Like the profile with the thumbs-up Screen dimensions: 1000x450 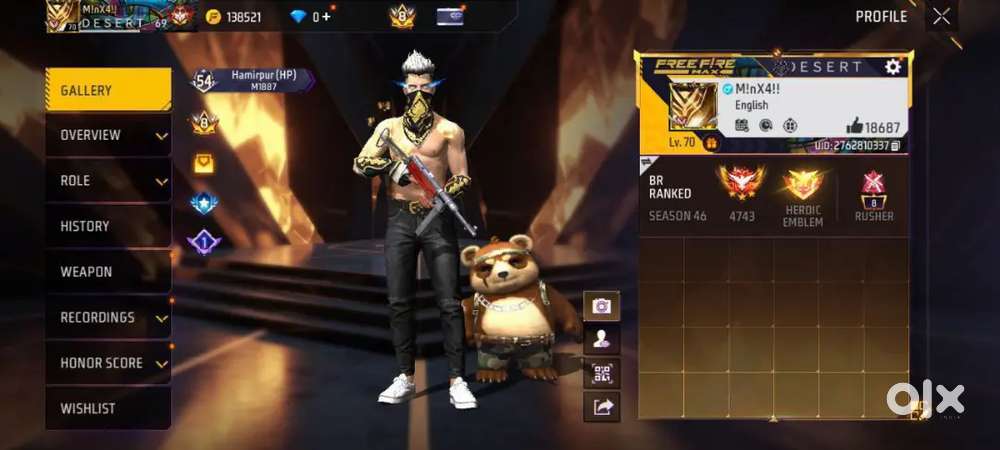pos(854,126)
